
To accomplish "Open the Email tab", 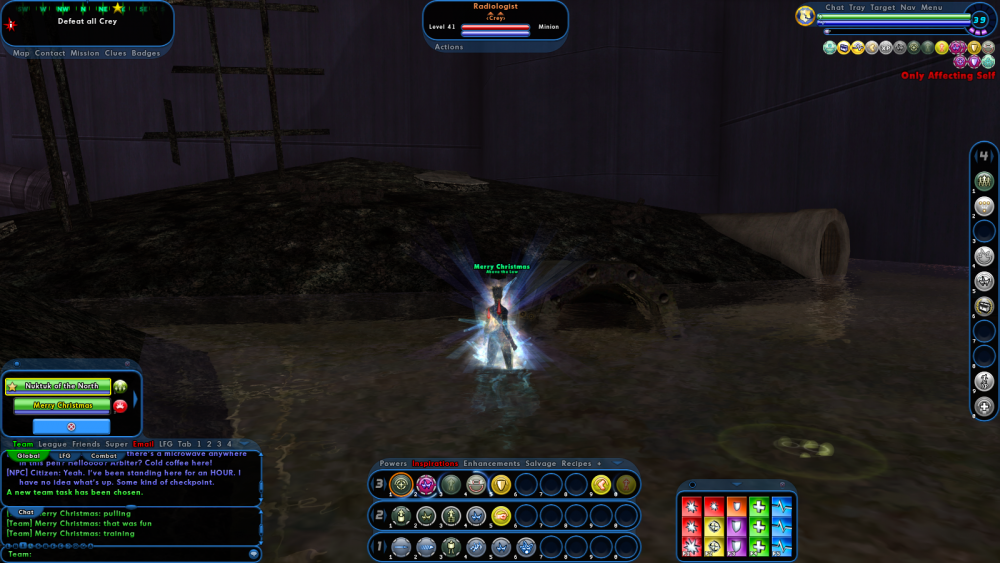I will click(143, 444).
